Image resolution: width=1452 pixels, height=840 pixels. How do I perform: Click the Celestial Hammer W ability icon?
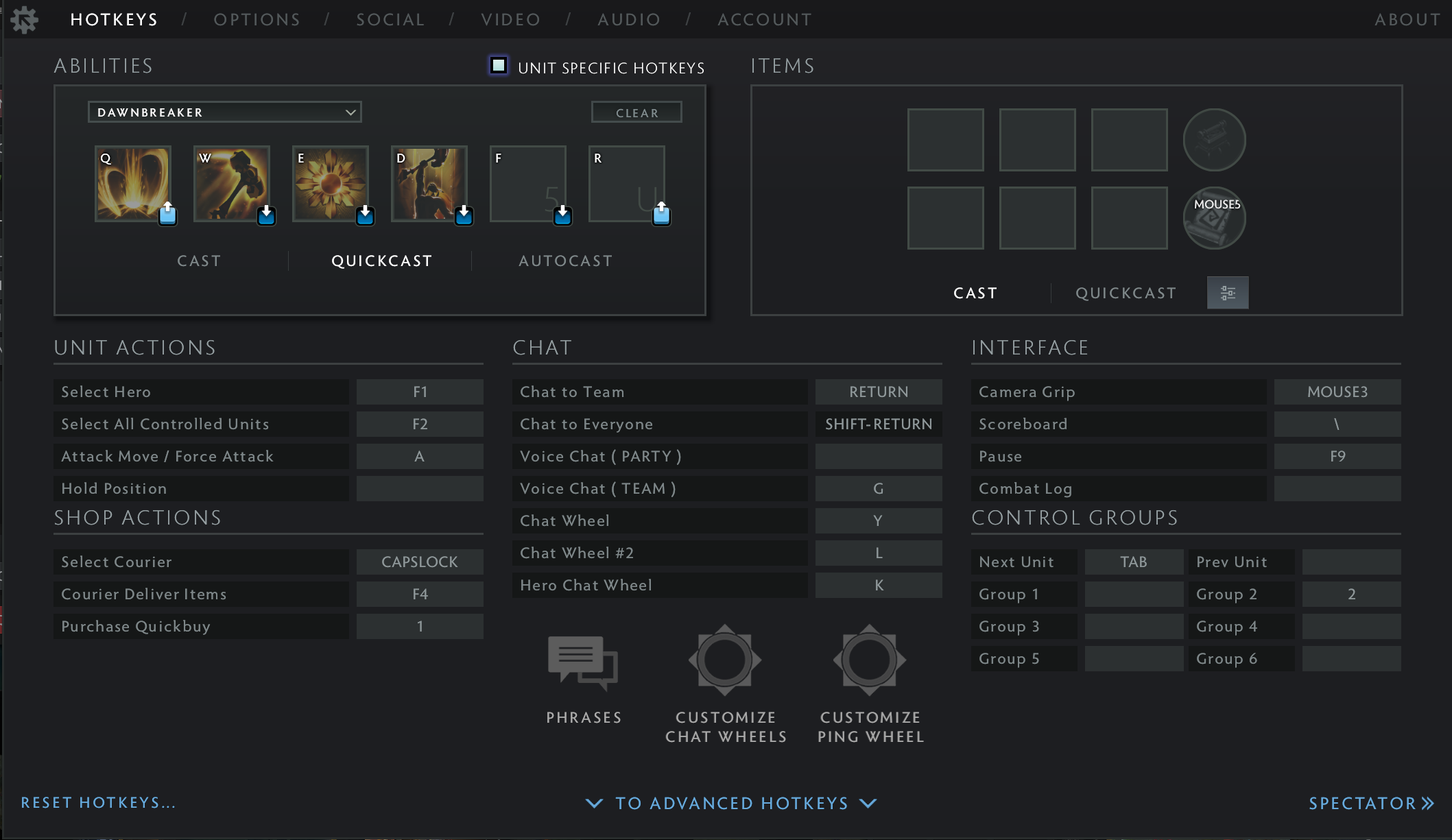[x=232, y=183]
